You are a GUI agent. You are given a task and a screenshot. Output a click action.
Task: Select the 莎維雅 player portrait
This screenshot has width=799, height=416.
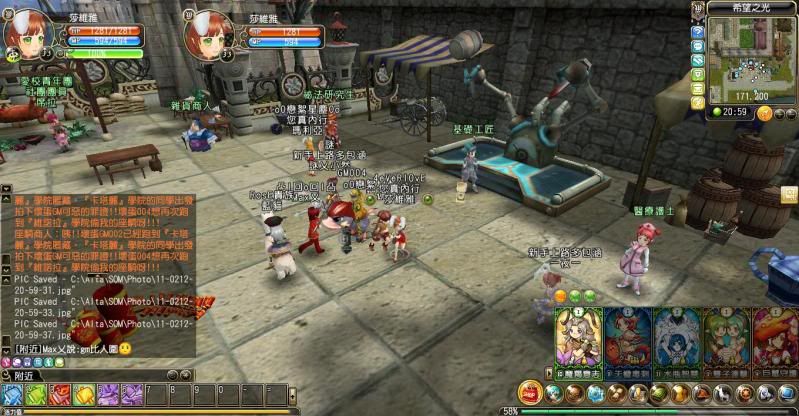(27, 35)
